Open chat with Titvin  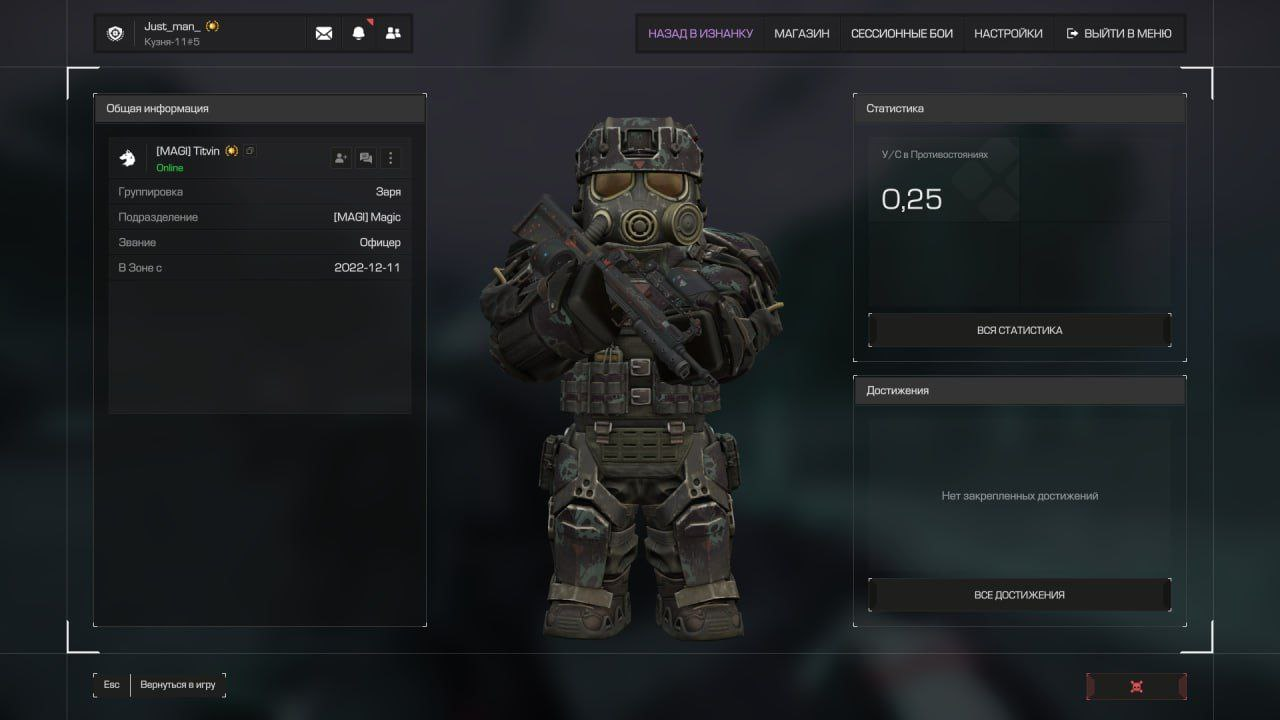366,158
